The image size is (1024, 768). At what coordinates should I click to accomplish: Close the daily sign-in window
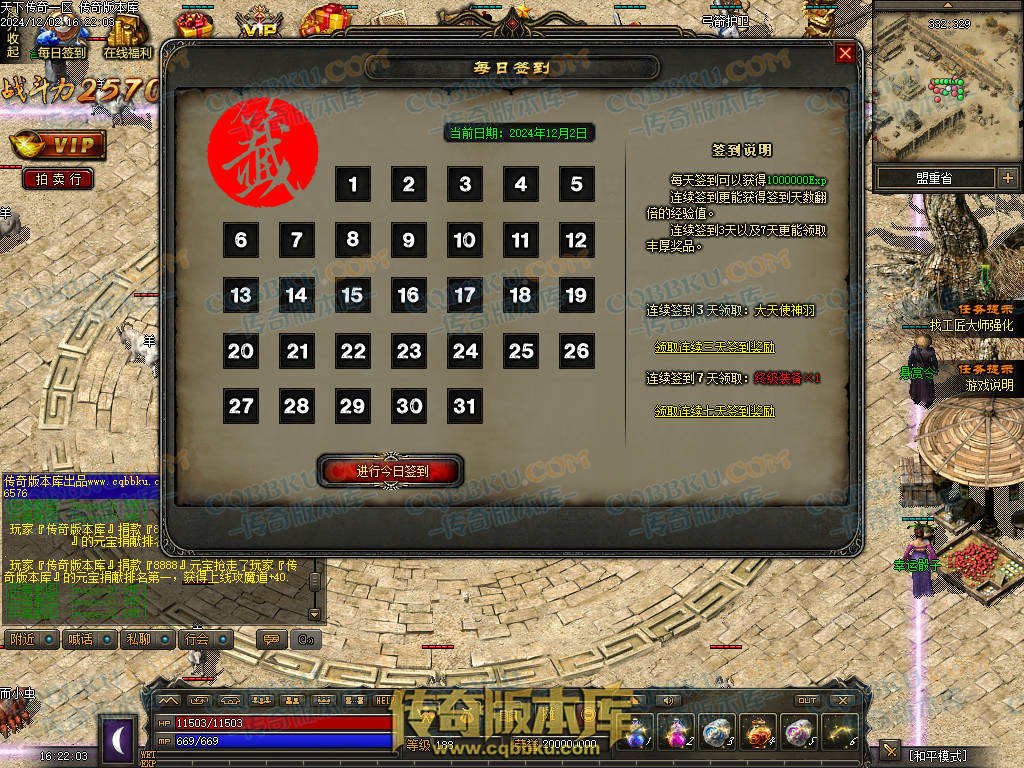(845, 54)
